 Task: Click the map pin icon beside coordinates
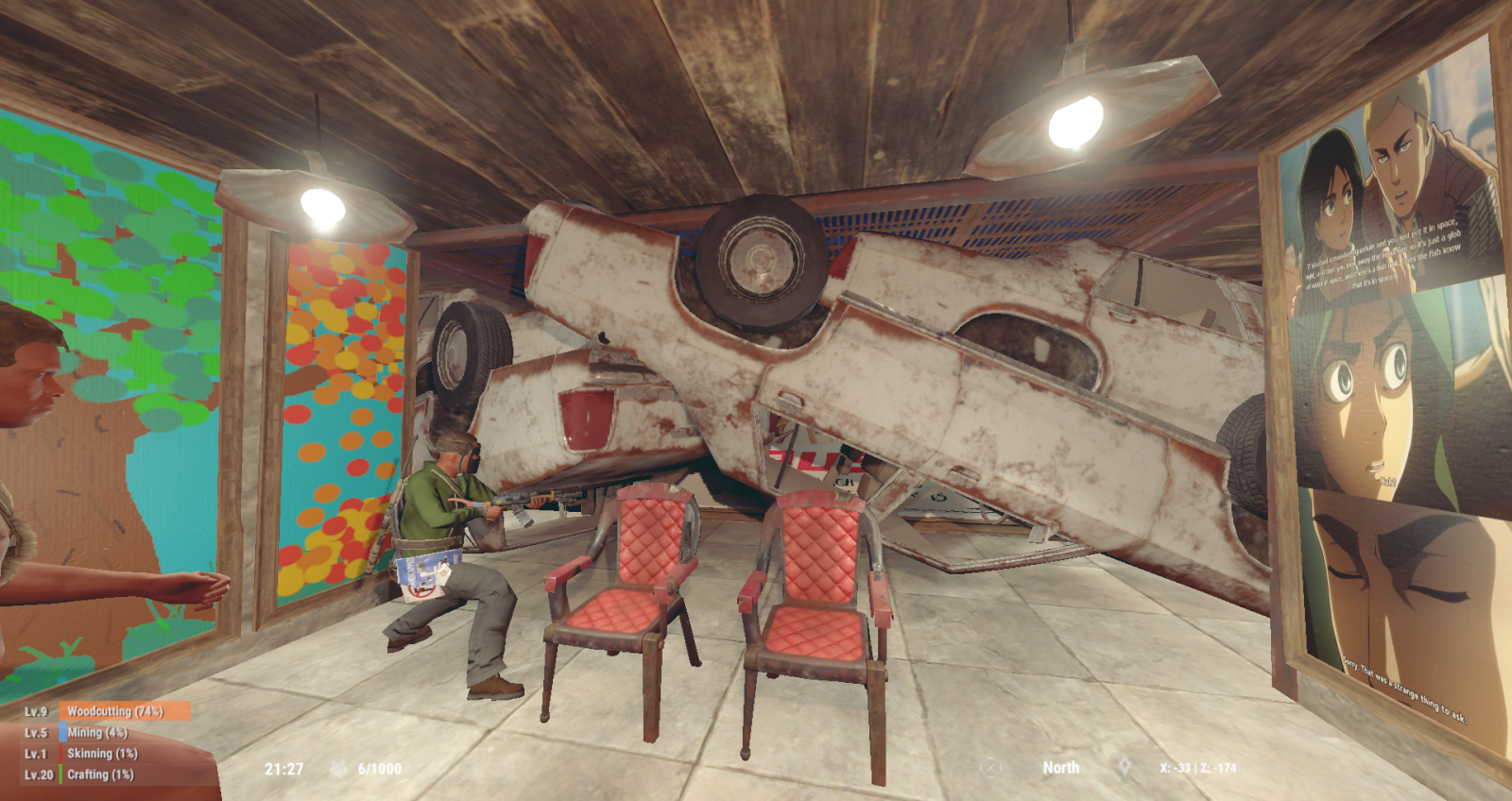pos(1125,768)
